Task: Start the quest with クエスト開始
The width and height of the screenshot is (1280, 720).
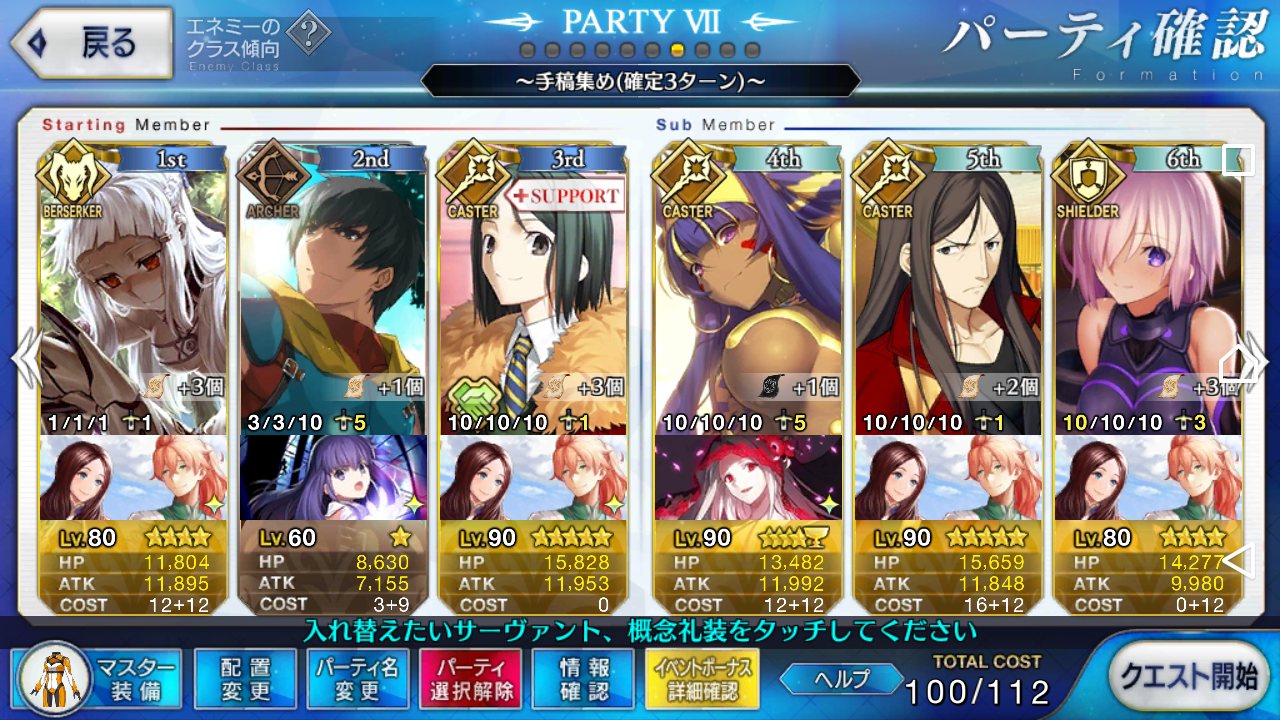Action: click(x=1187, y=676)
